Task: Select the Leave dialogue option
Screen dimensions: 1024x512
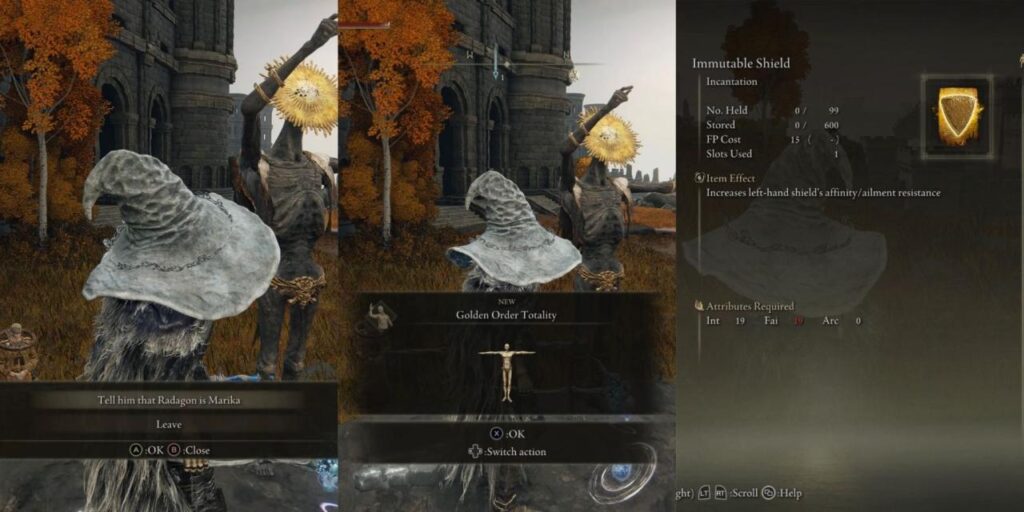Action: pos(168,424)
